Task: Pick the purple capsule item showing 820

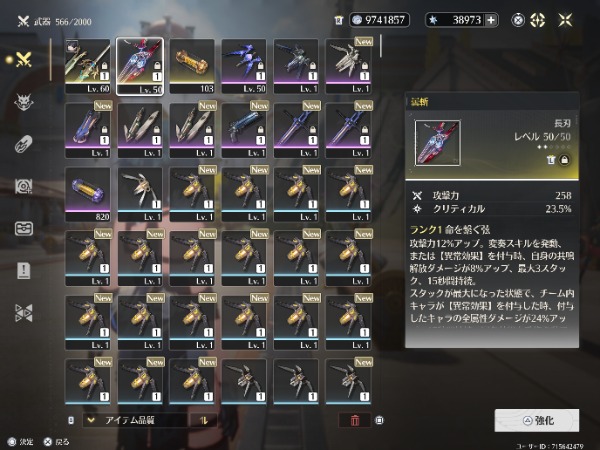Action: tap(88, 192)
